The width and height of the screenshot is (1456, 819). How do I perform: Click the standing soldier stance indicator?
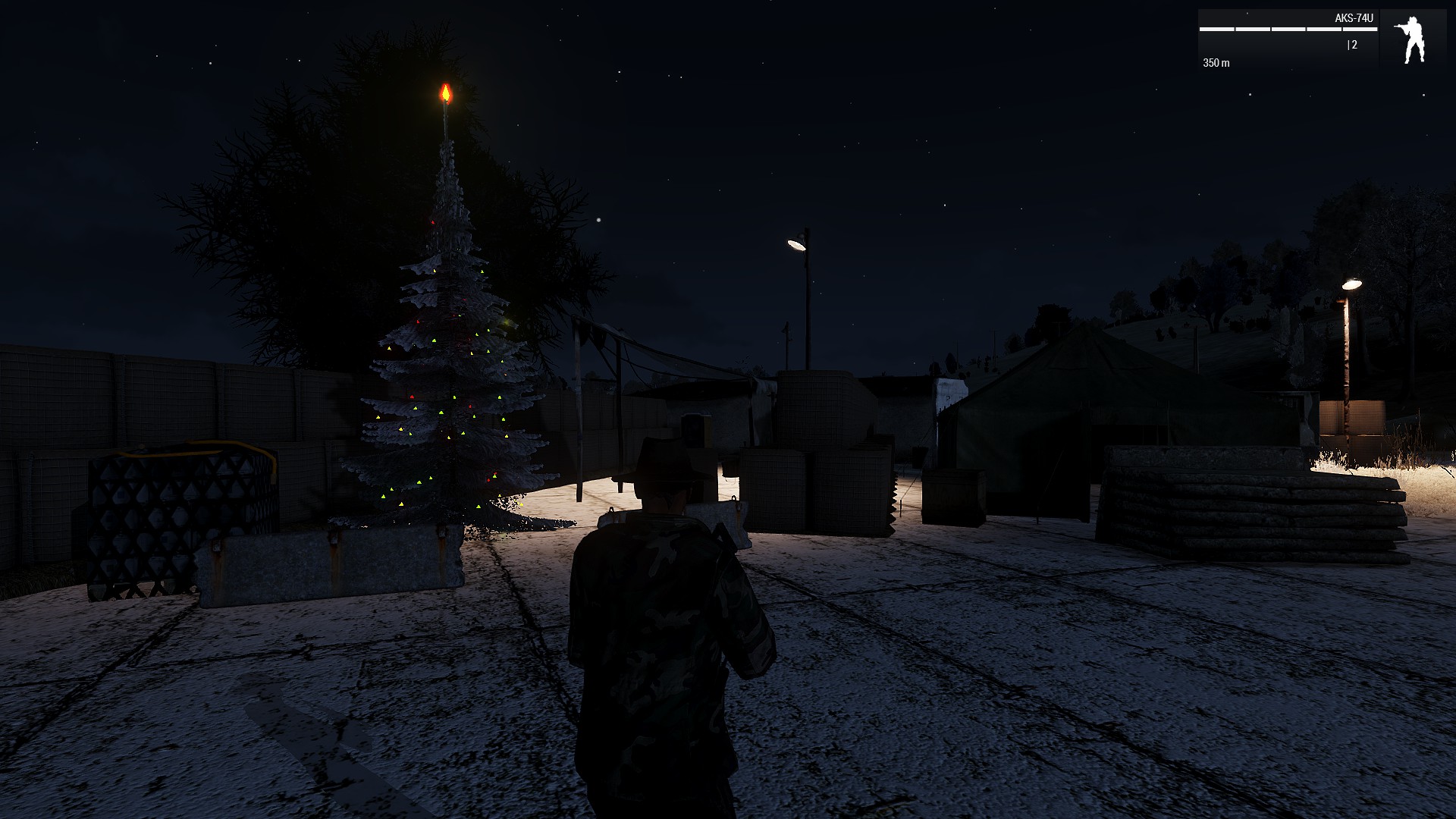tap(1412, 40)
